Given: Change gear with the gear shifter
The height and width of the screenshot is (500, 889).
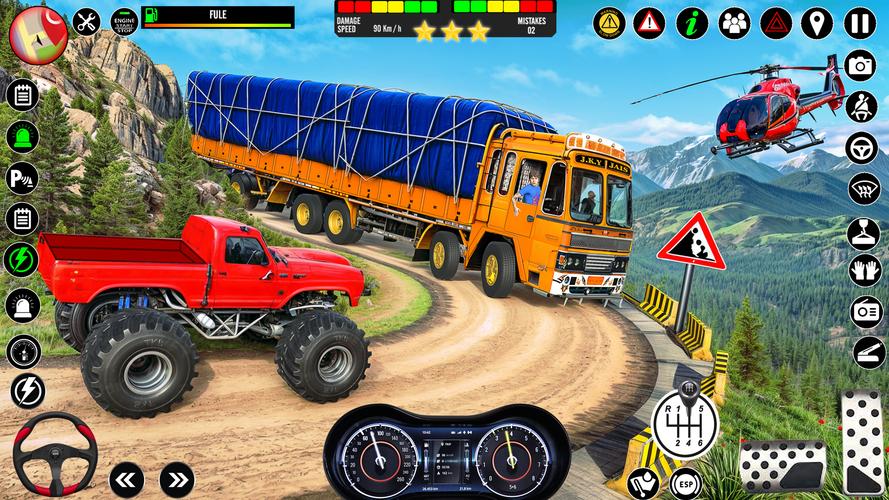Looking at the screenshot, I should pyautogui.click(x=685, y=416).
